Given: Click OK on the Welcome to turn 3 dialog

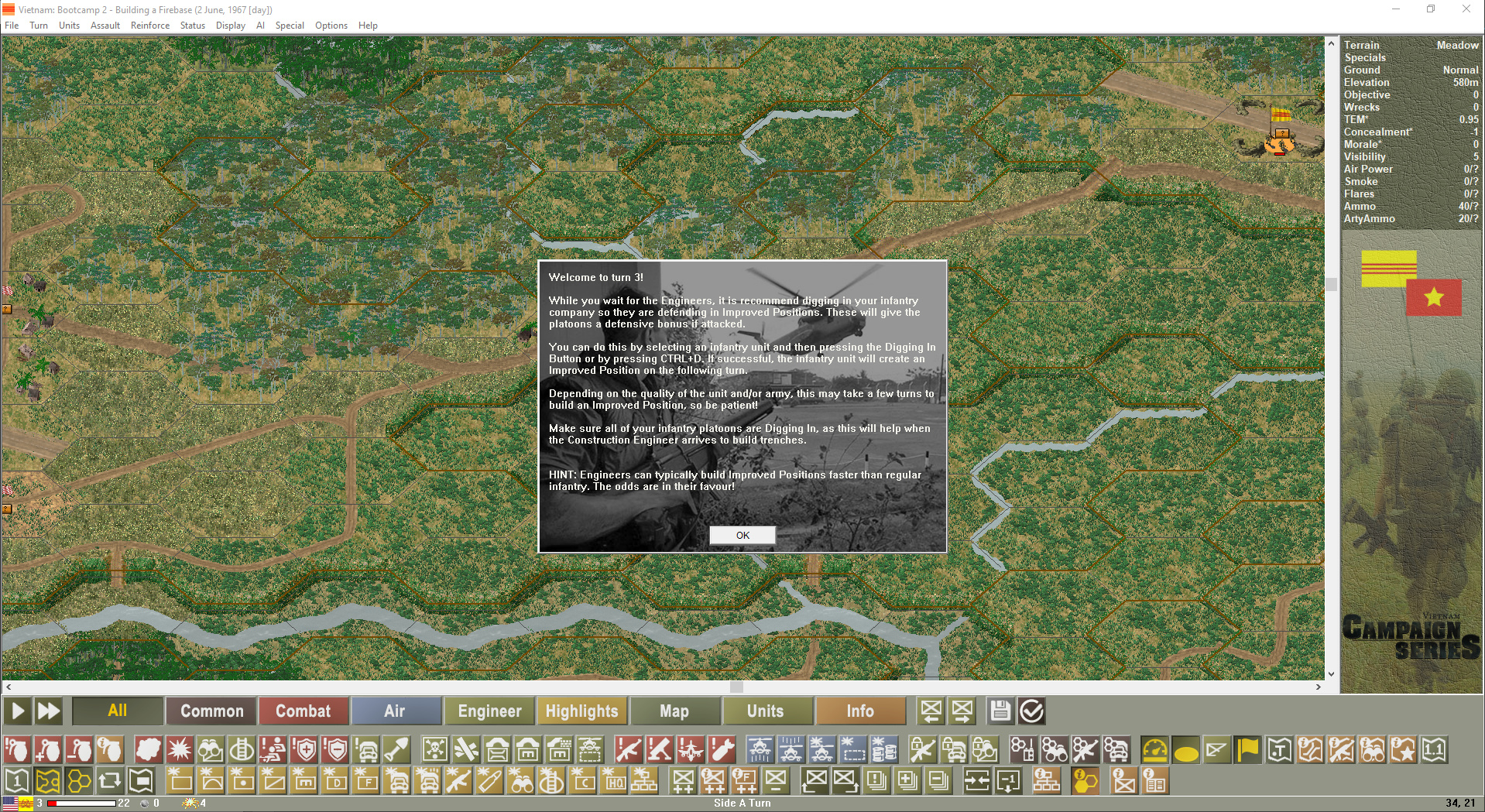Looking at the screenshot, I should coord(742,535).
